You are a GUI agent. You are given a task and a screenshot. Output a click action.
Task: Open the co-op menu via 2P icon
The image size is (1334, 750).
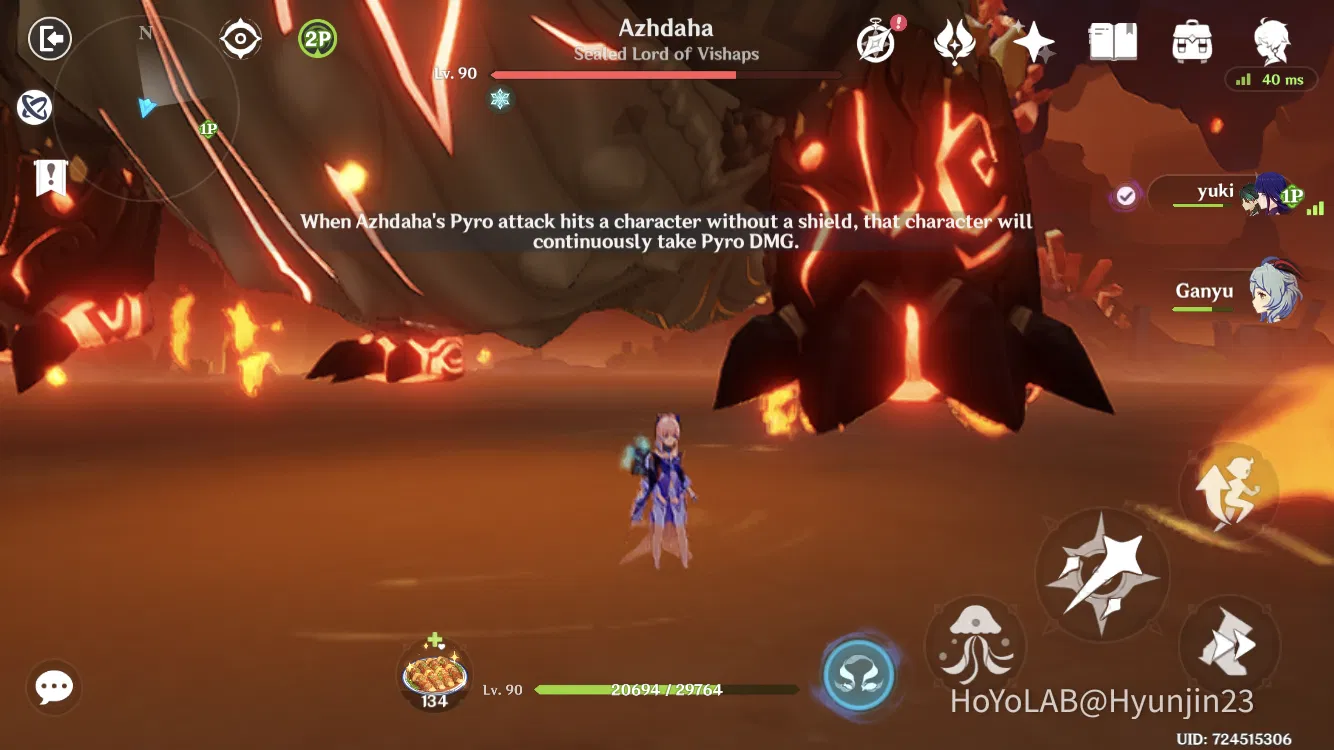tap(315, 37)
